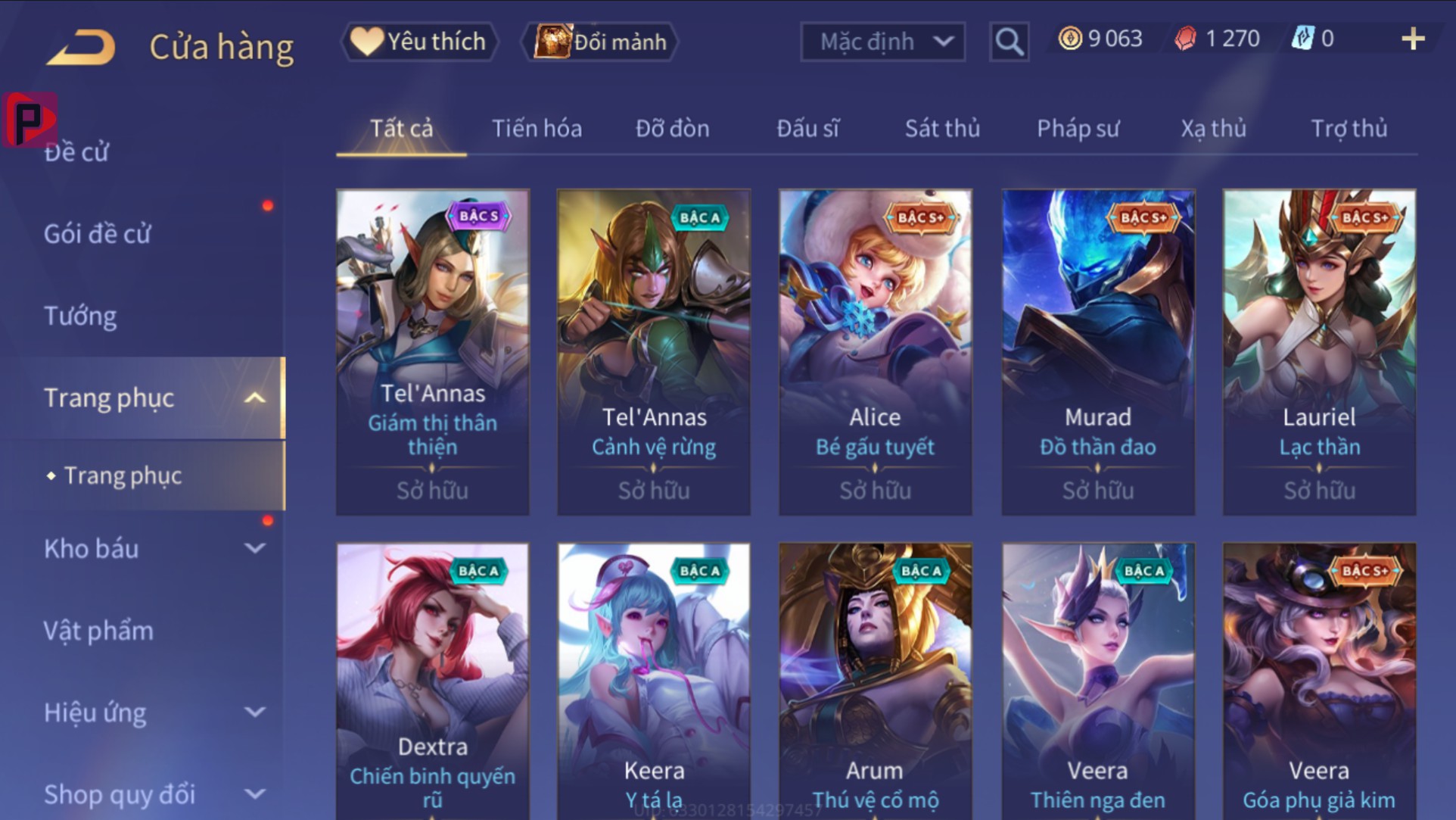Choose the Murad Đồ thần đao skin

(x=1098, y=352)
